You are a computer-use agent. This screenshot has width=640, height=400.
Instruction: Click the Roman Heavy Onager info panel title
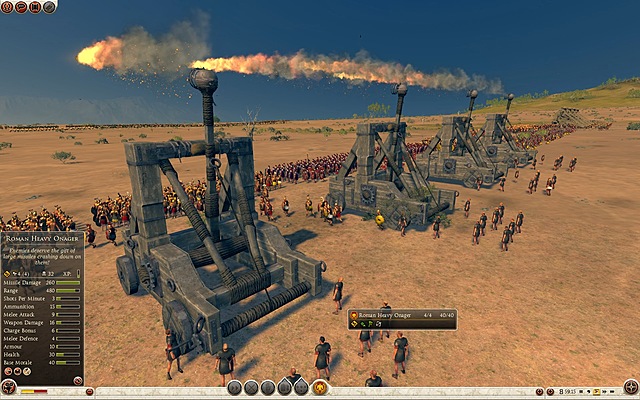(40, 236)
